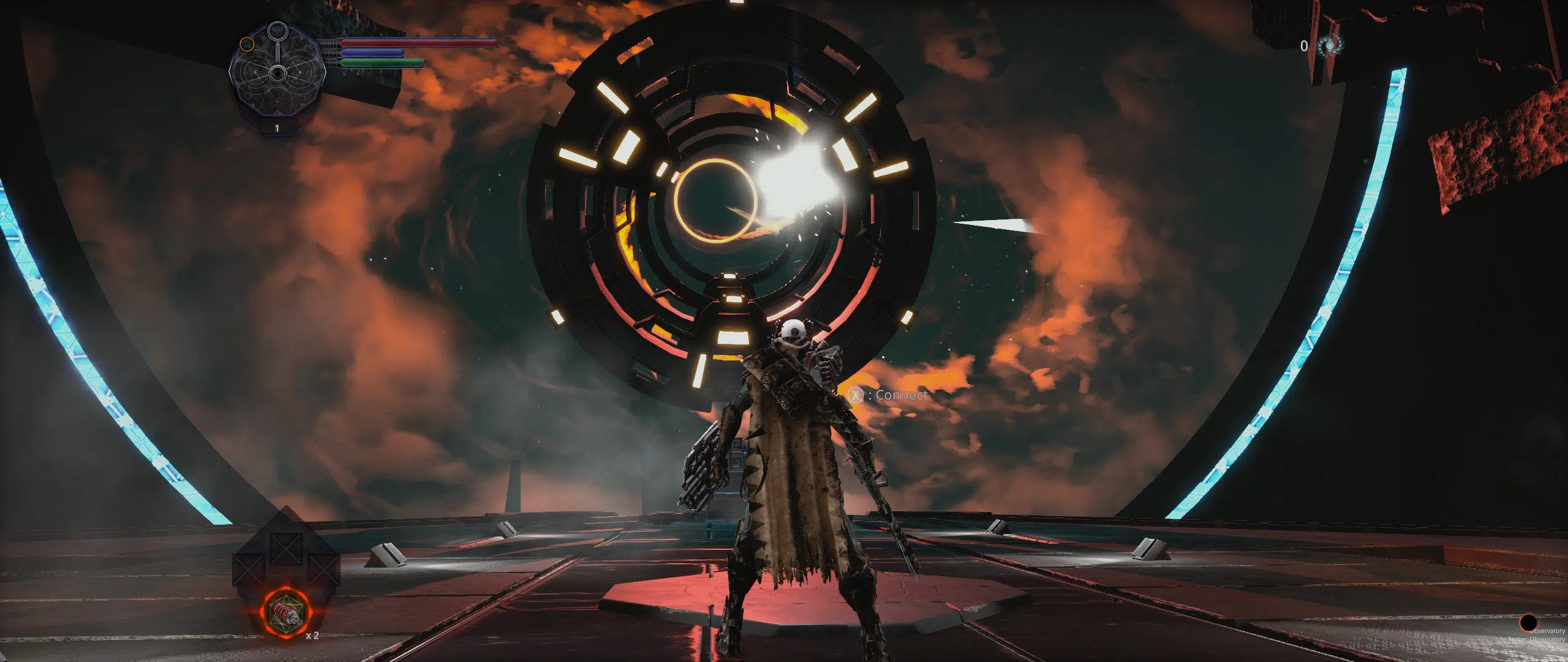This screenshot has width=1568, height=662.
Task: Click the equipped item icon in the bottom-left slot
Action: 286,612
